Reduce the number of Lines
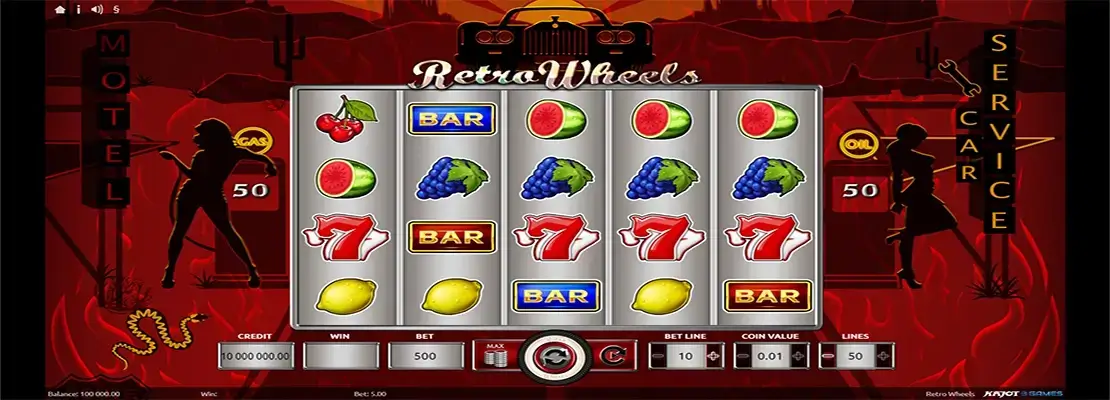This screenshot has height=400, width=1110. point(827,356)
